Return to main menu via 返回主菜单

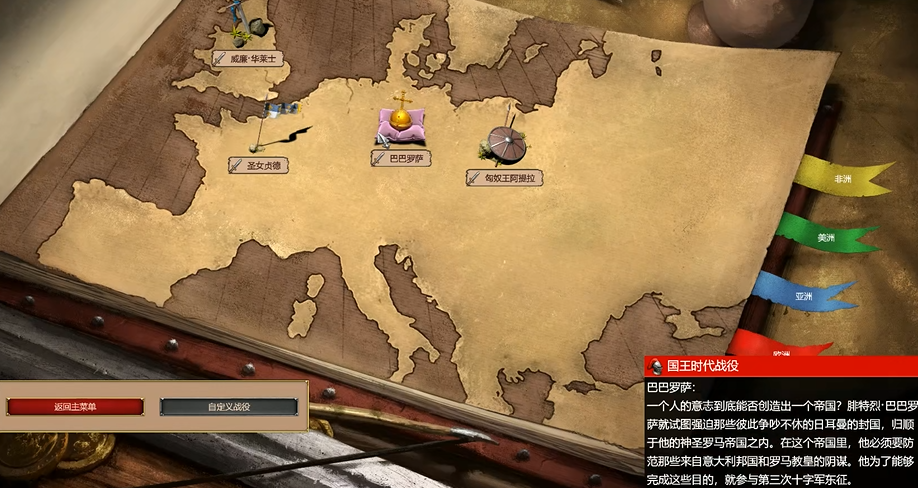(76, 407)
